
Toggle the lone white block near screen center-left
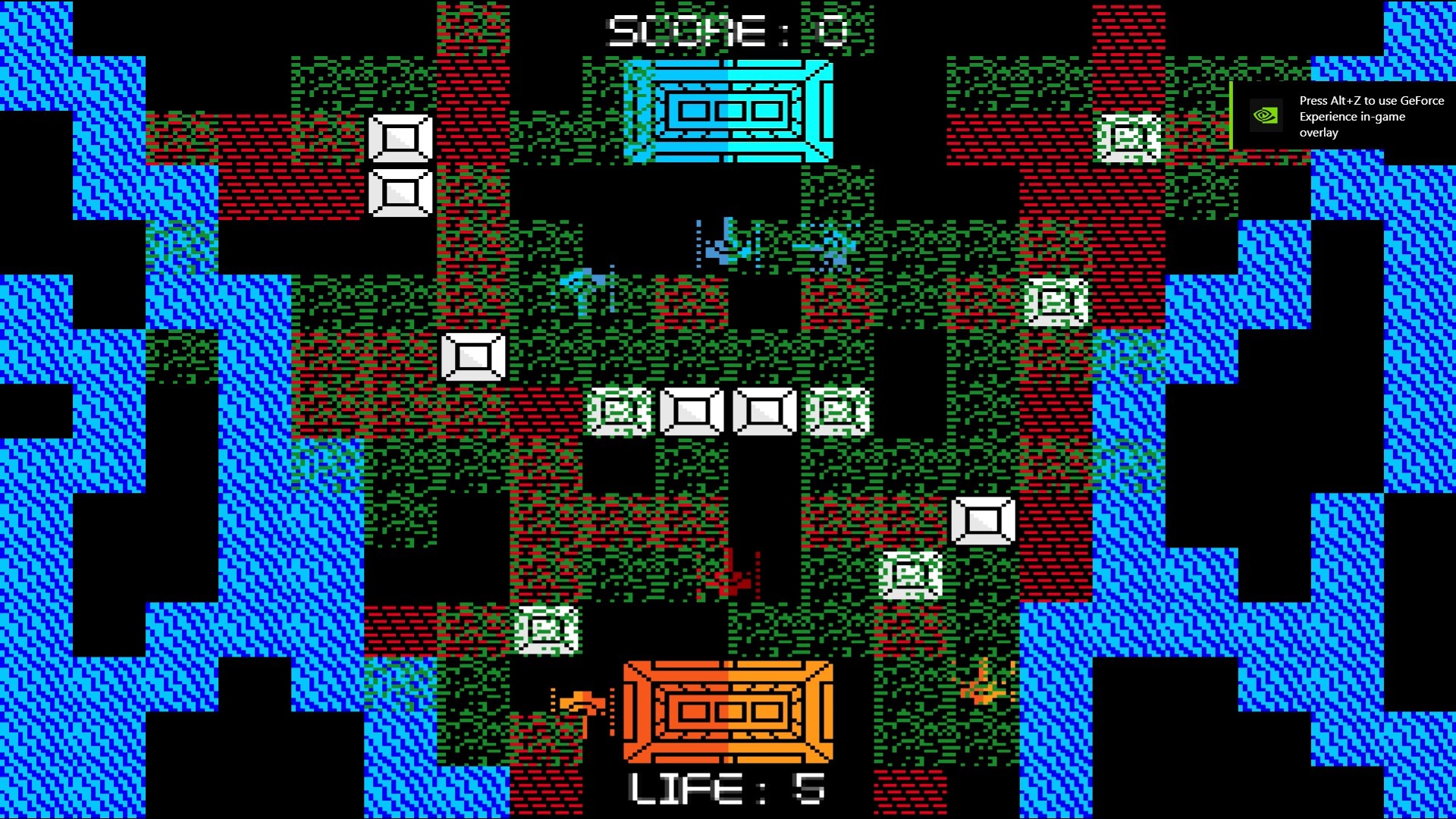tap(472, 356)
